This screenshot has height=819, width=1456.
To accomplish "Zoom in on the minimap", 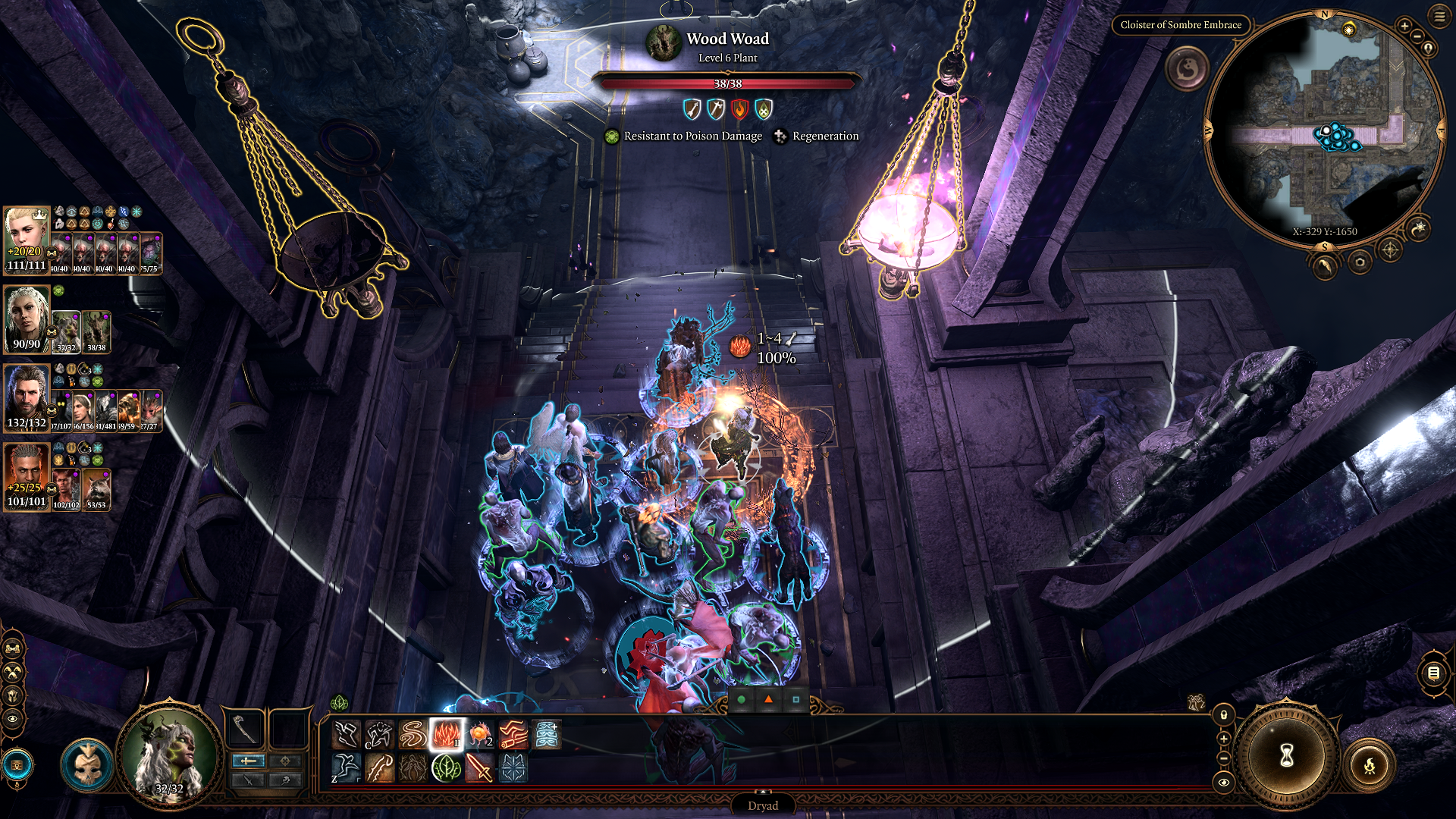I will pos(1404,27).
